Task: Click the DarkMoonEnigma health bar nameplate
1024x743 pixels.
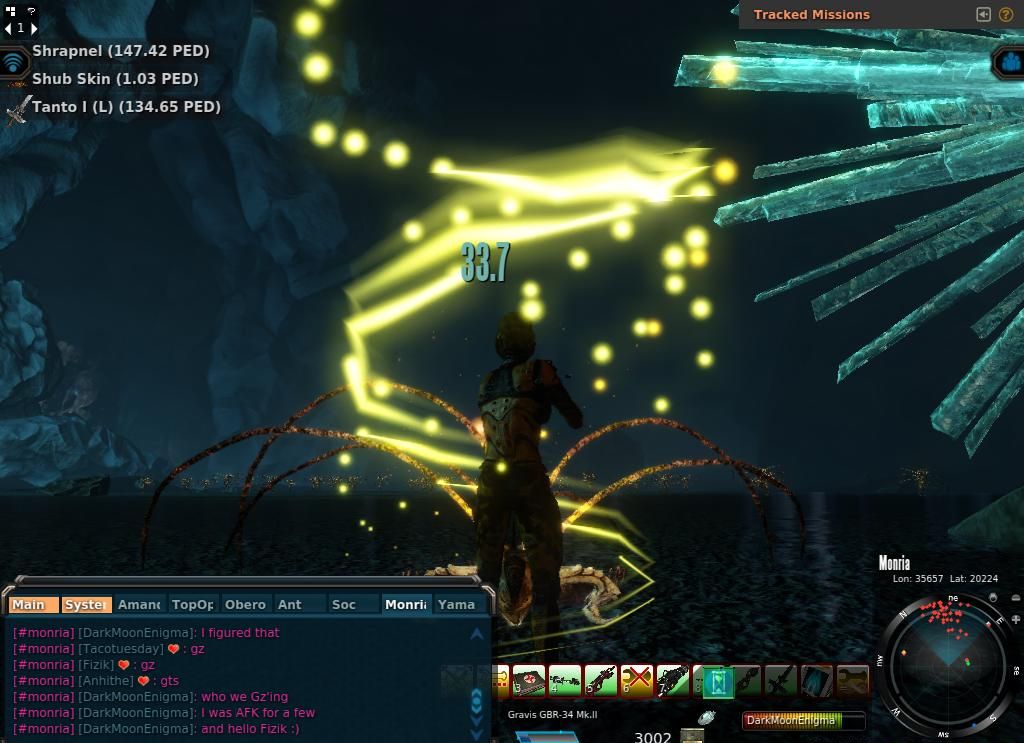Action: [x=804, y=720]
